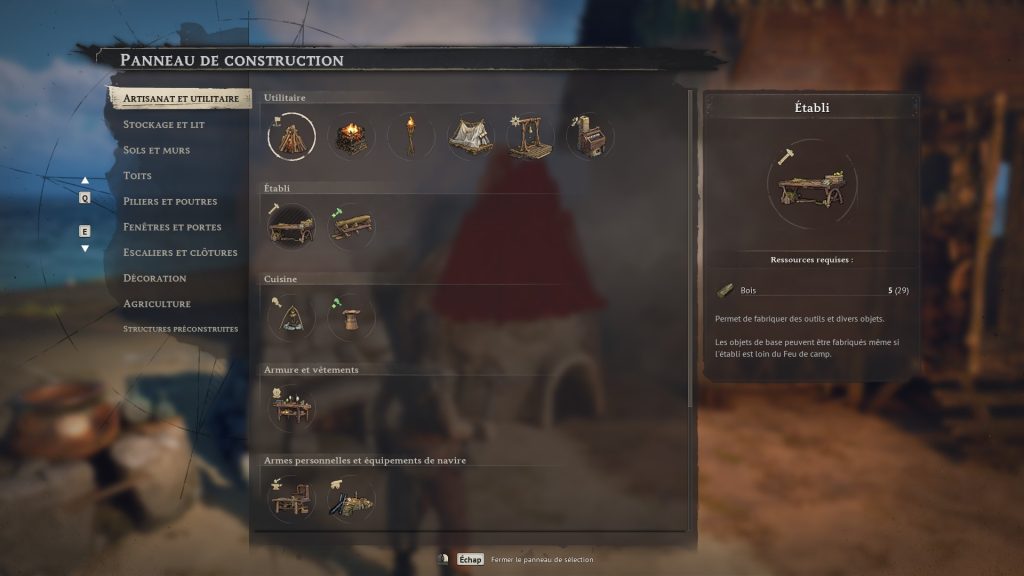Select the wooden hoist frame icon

[x=530, y=136]
